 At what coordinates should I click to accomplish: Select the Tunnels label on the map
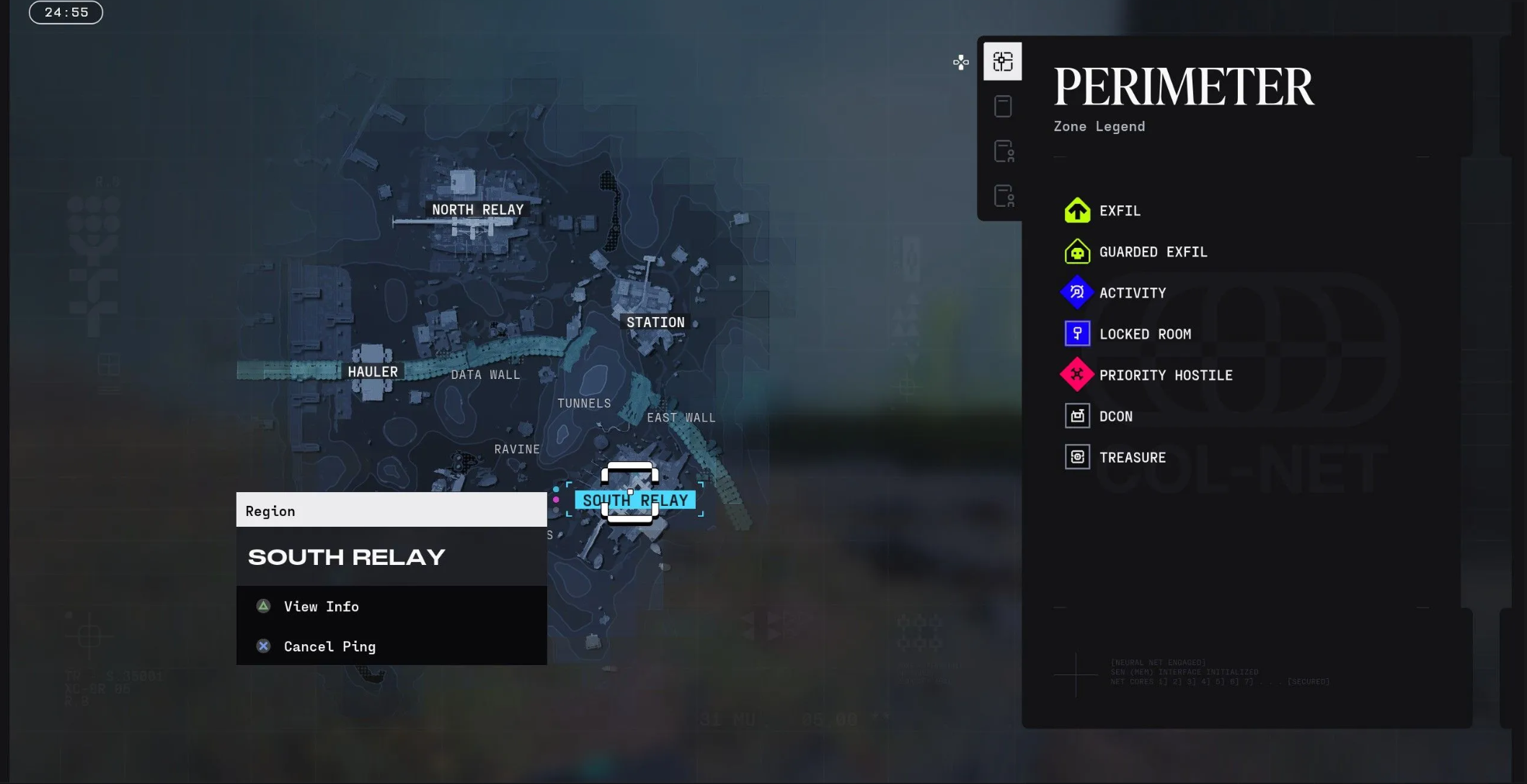(584, 404)
